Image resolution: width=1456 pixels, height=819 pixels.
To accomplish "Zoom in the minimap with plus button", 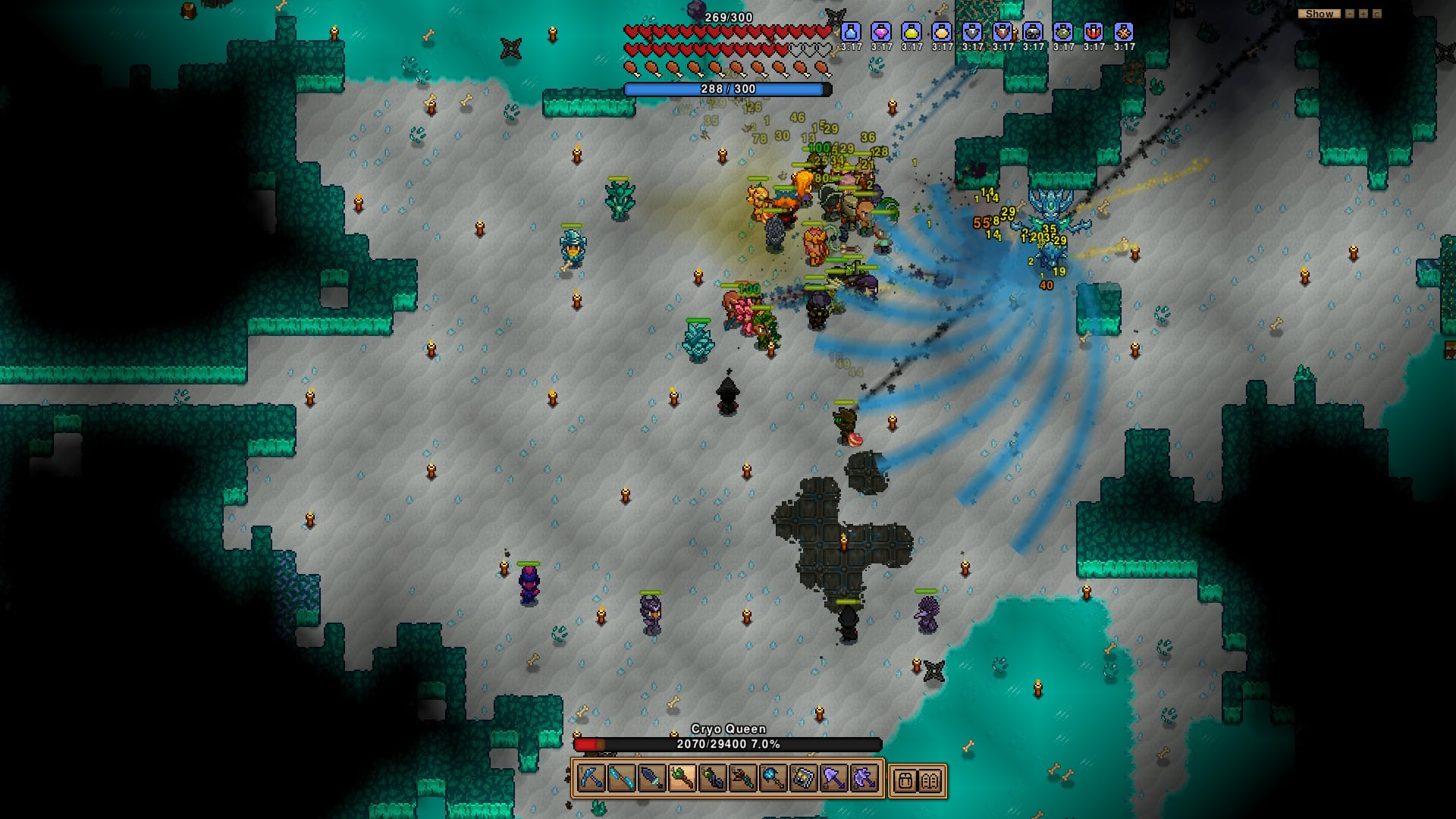I will click(x=1363, y=14).
